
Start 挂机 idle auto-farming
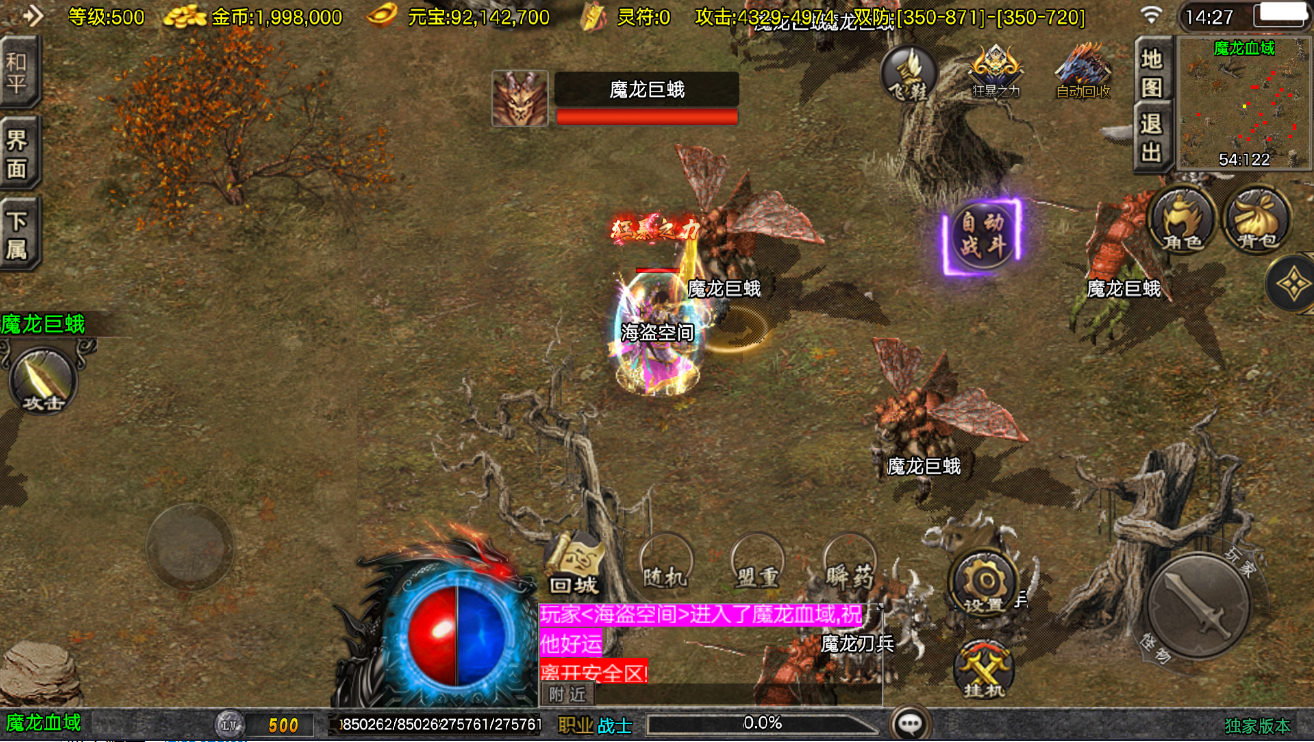983,669
